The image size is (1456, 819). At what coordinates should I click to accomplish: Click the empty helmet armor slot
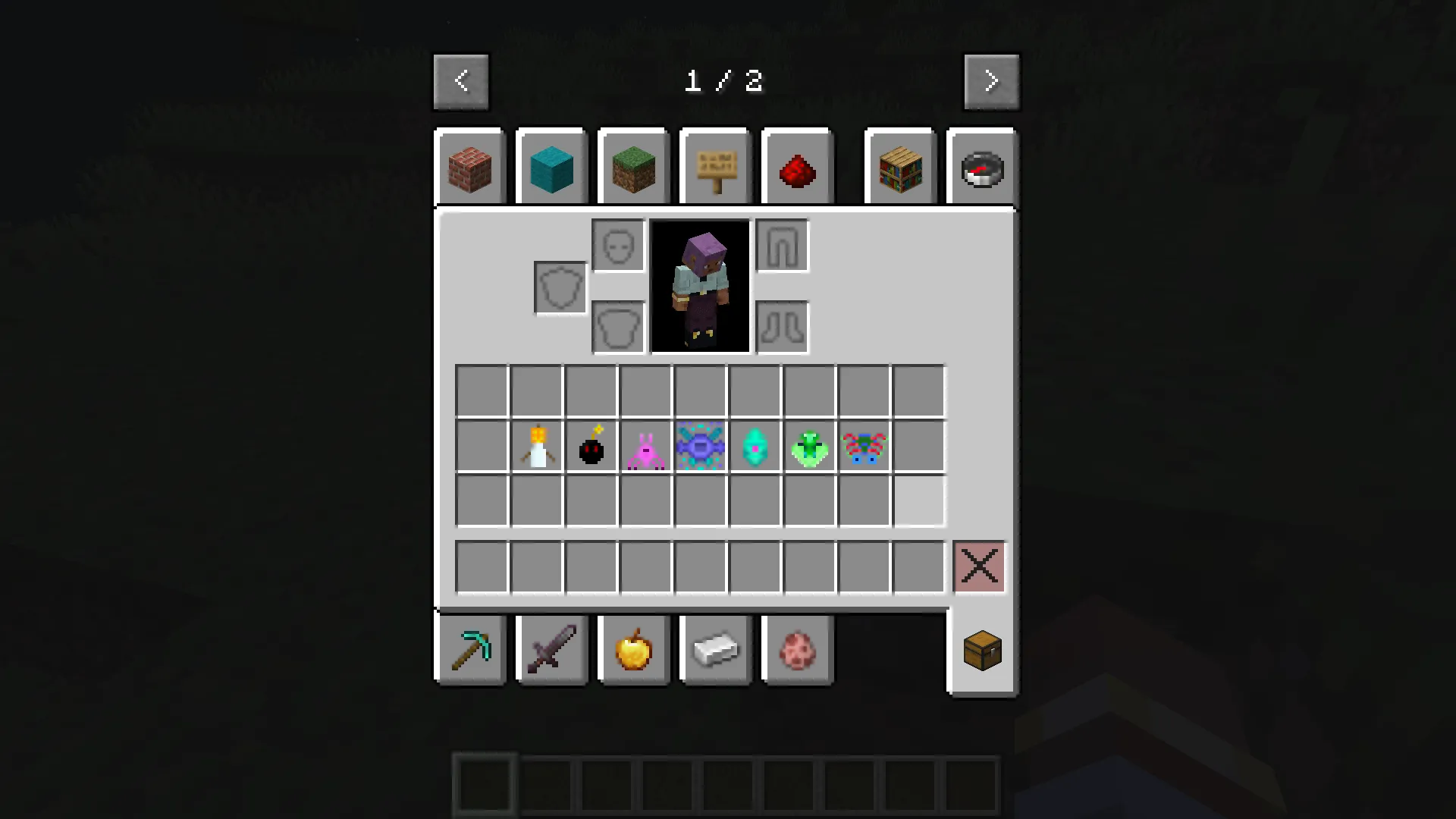pos(617,246)
